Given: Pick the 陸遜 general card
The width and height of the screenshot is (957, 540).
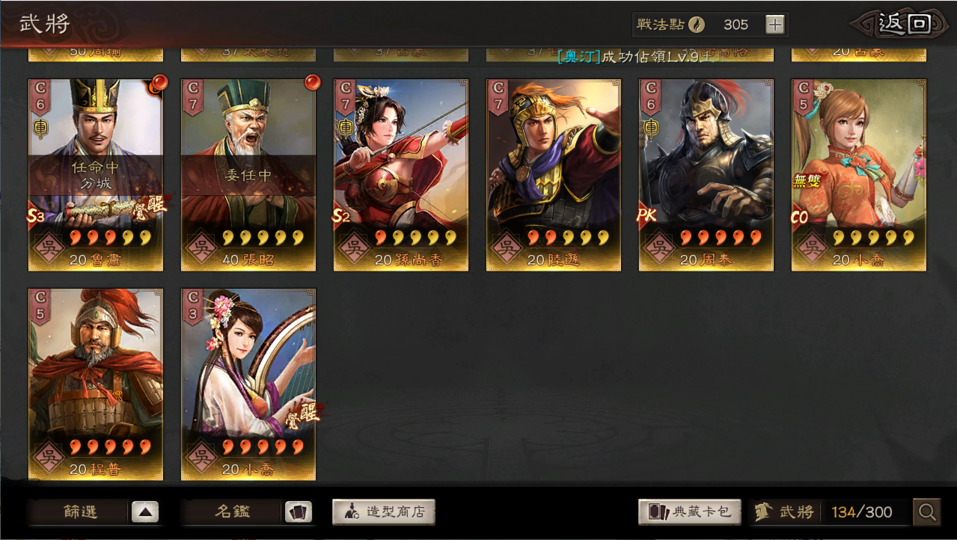Looking at the screenshot, I should [554, 175].
